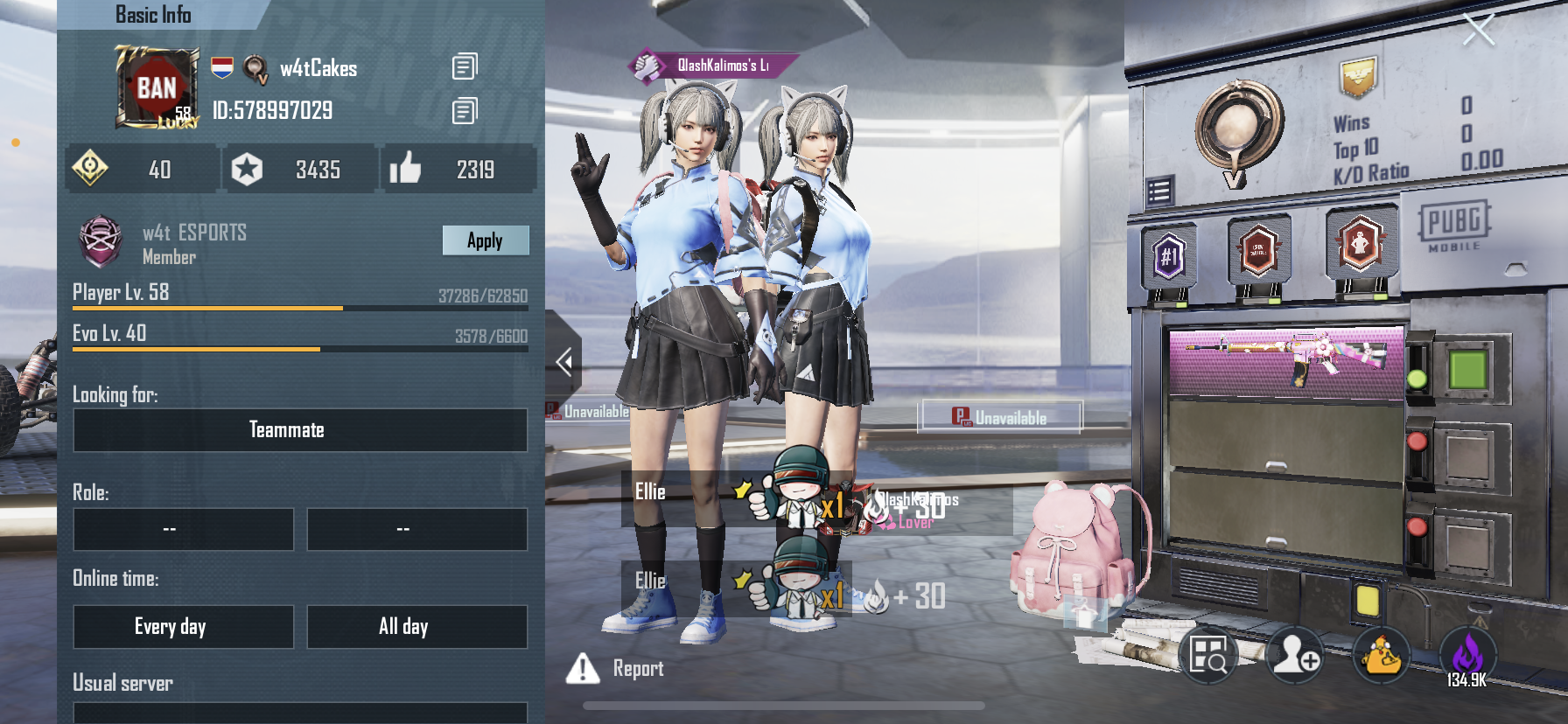Add this player as a friend
The image size is (1568, 724).
click(x=1295, y=655)
